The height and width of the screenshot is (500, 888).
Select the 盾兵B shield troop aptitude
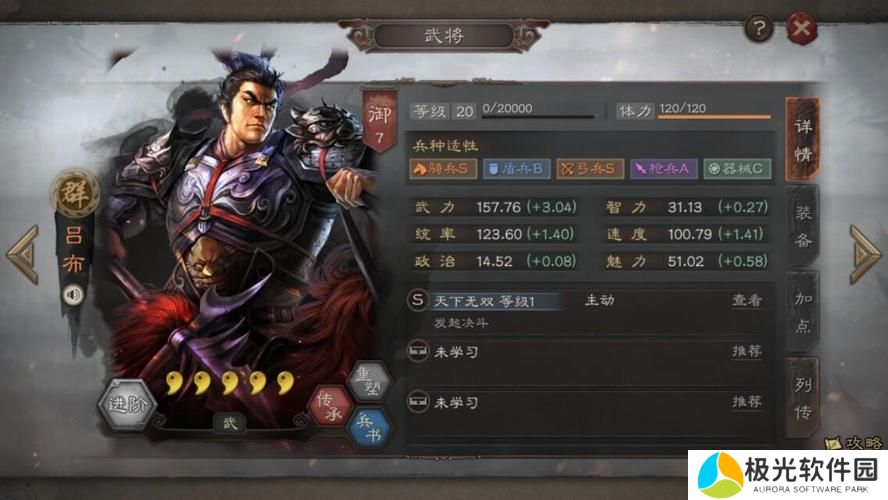[515, 168]
